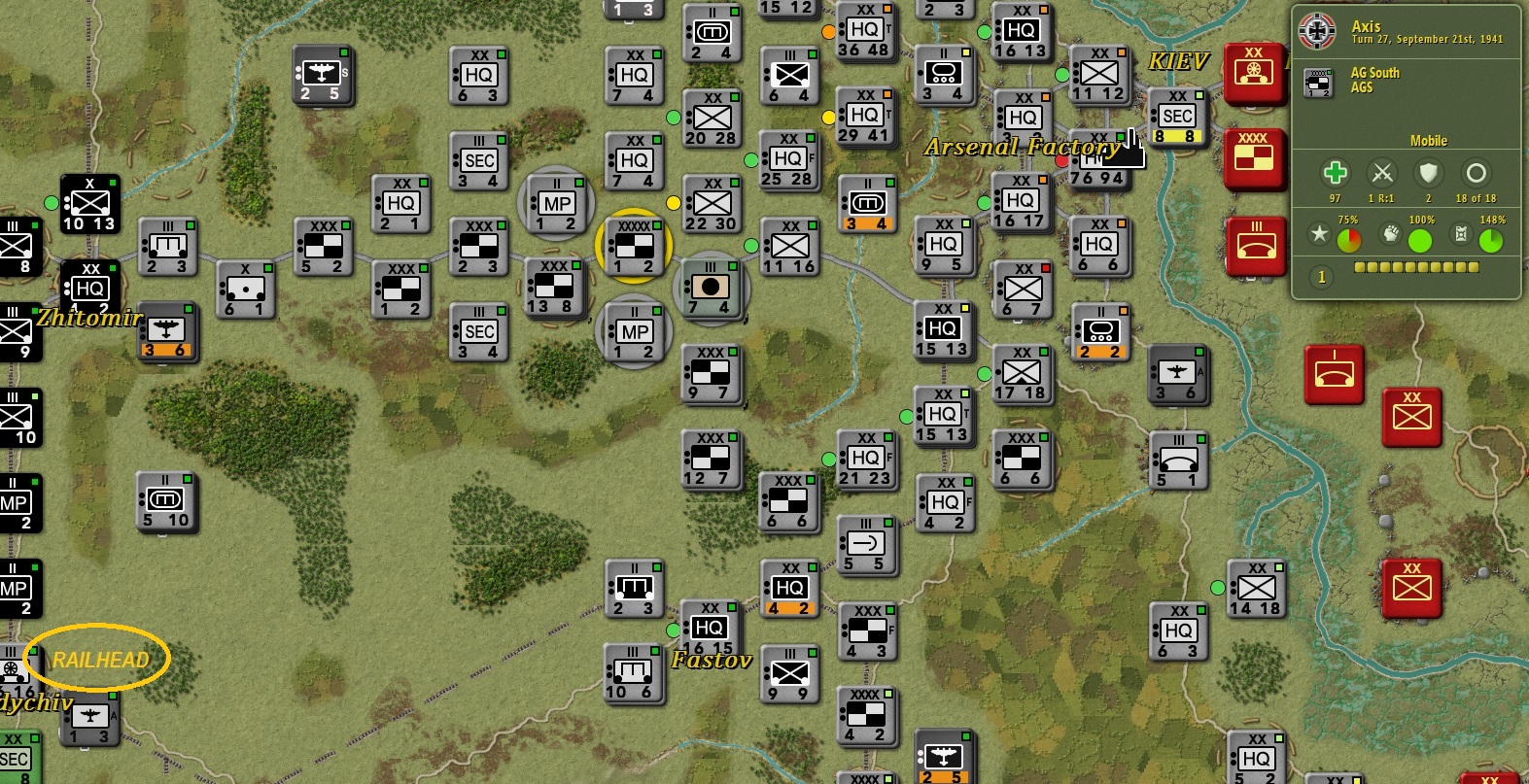1529x784 pixels.
Task: Click the Arsenal Factory label
Action: pyautogui.click(x=1020, y=148)
